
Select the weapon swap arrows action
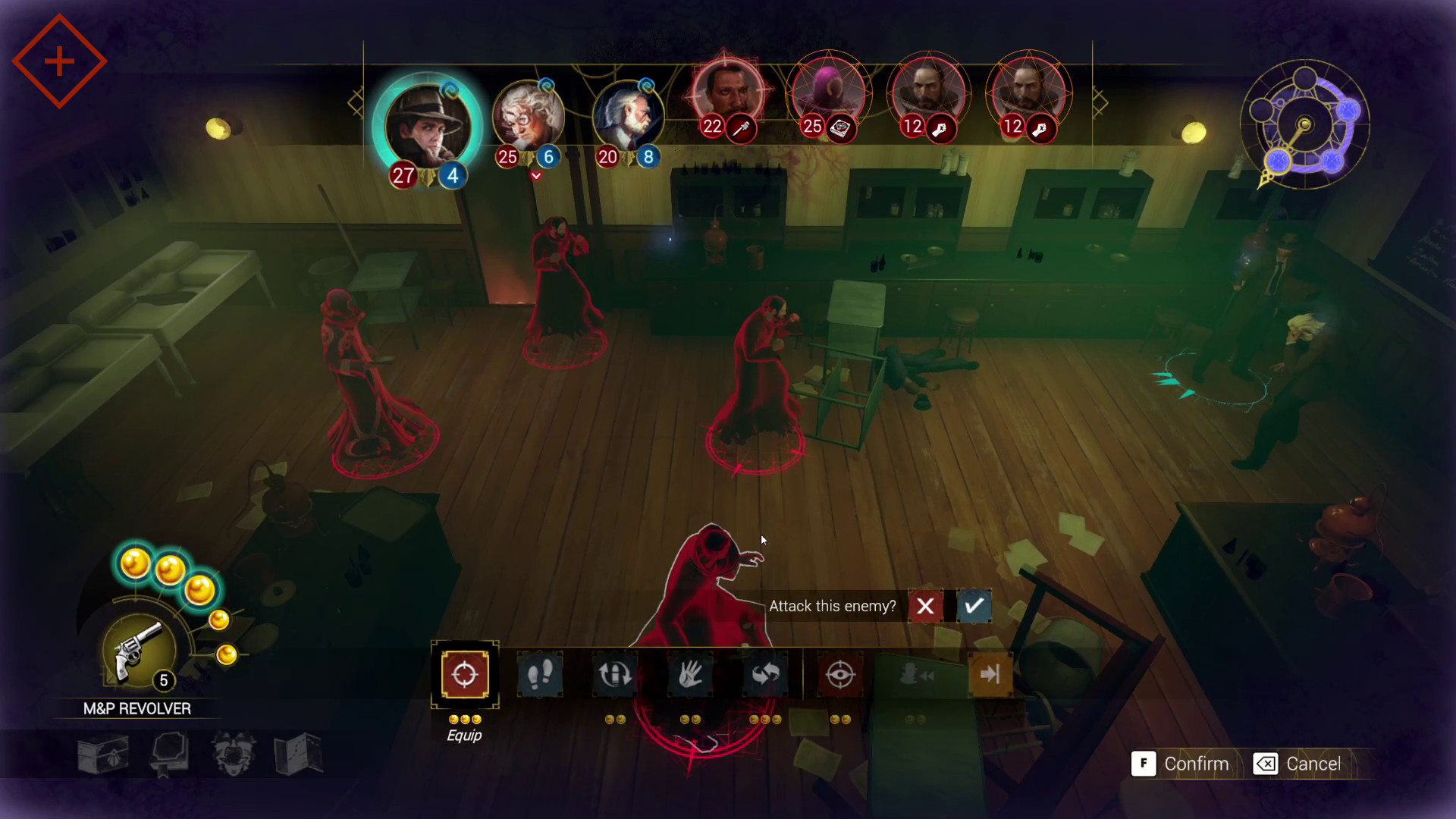tap(766, 674)
